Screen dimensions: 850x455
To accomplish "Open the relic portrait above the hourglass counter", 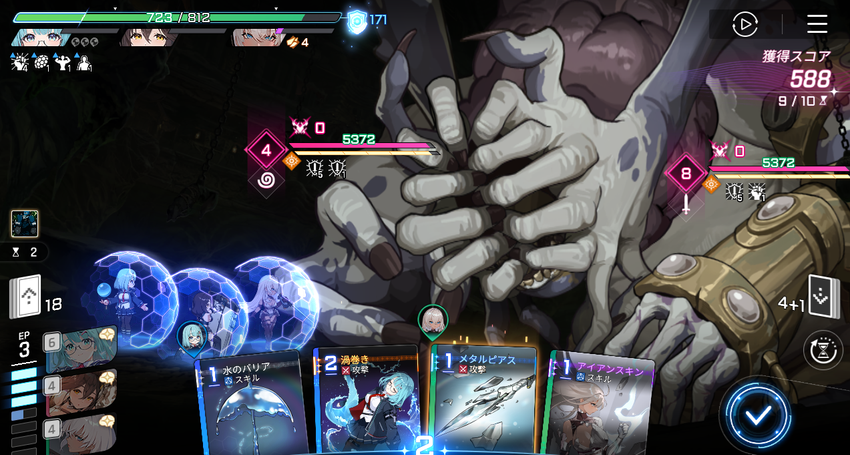I will (25, 223).
